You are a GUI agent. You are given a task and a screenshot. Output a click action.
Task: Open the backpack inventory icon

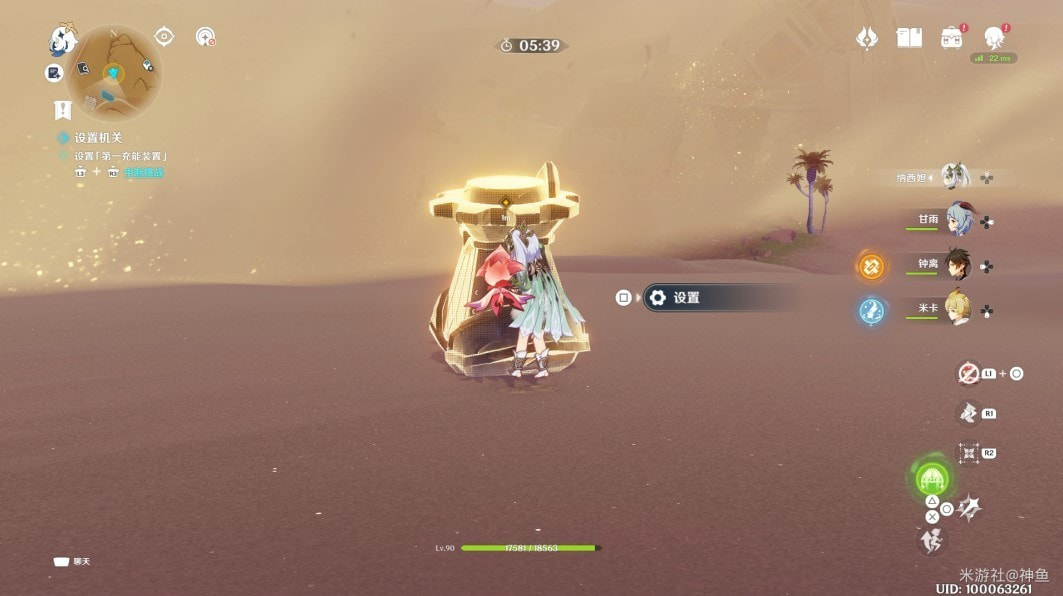click(951, 38)
